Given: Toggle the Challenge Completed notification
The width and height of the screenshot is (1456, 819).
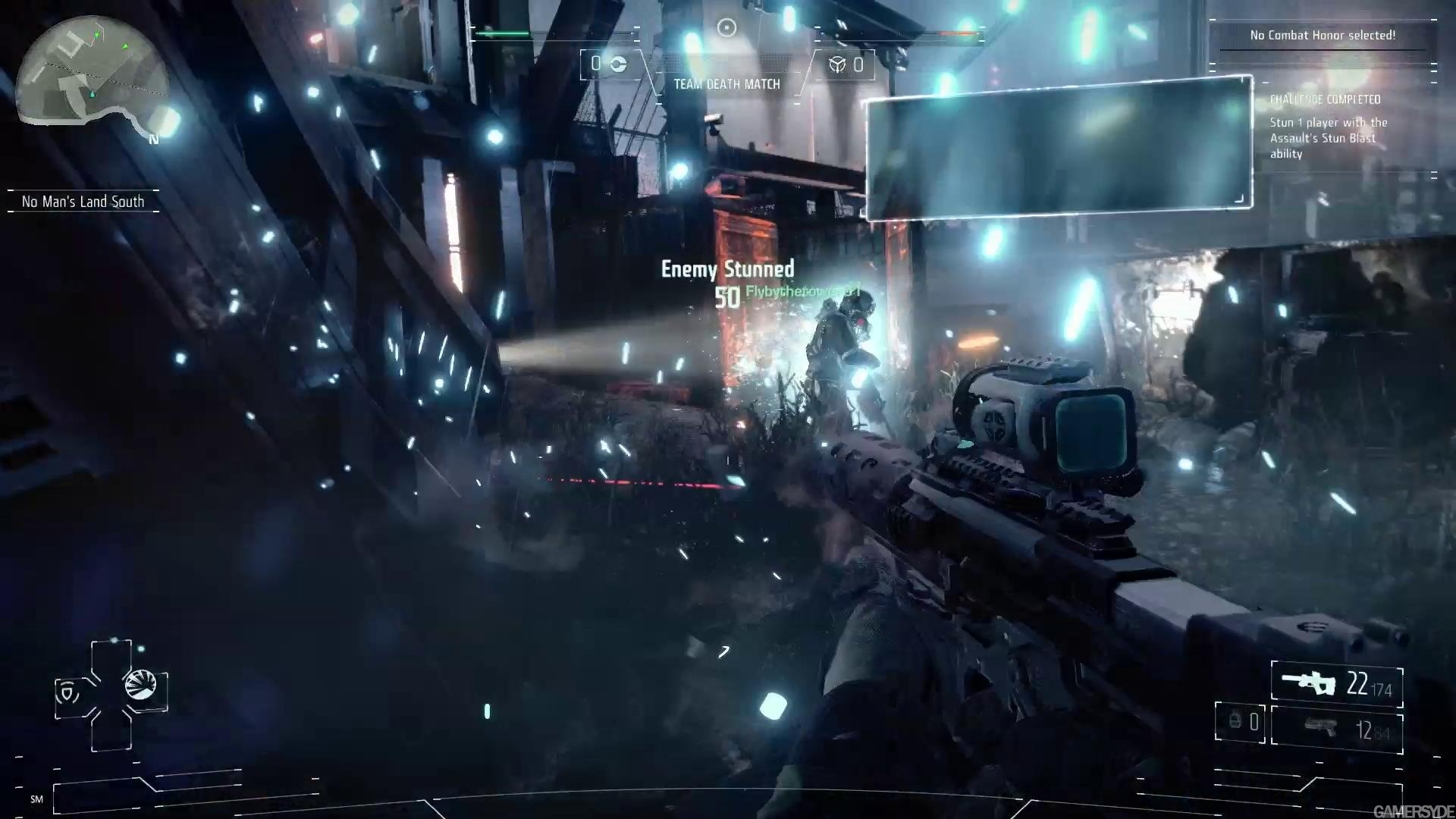Looking at the screenshot, I should pos(1325,99).
